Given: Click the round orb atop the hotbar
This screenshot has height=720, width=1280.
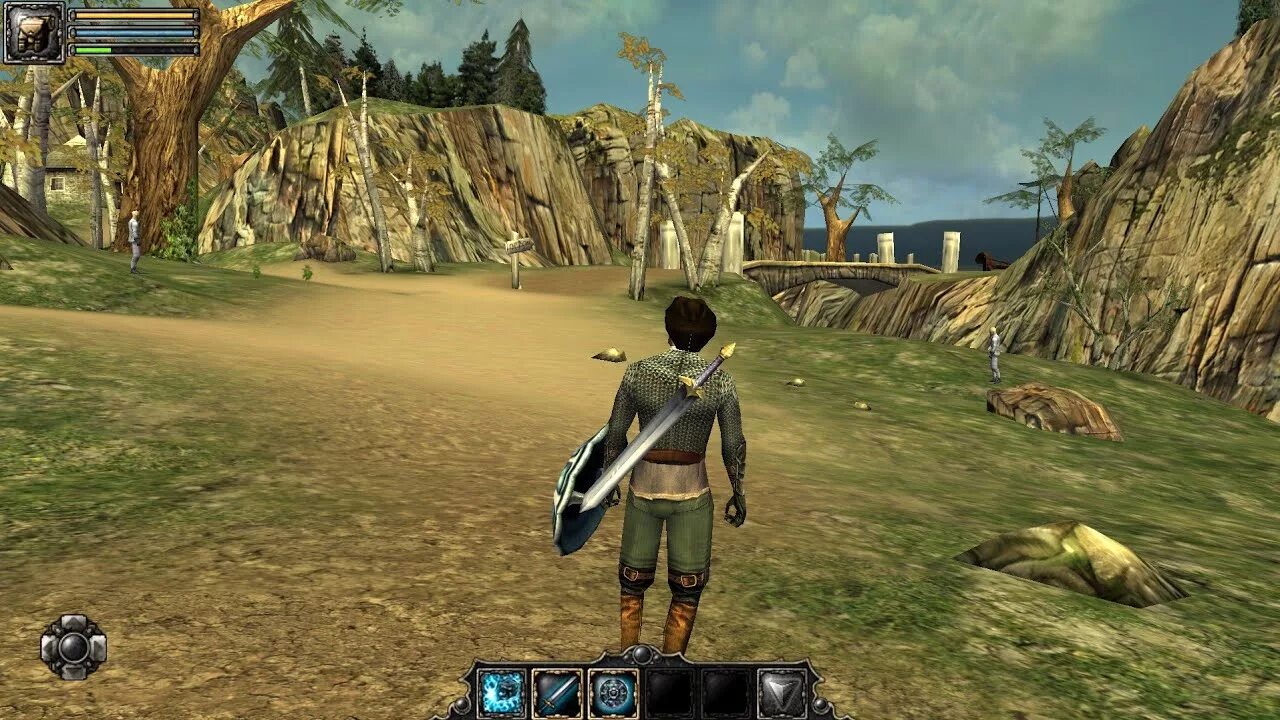Looking at the screenshot, I should pyautogui.click(x=641, y=654).
